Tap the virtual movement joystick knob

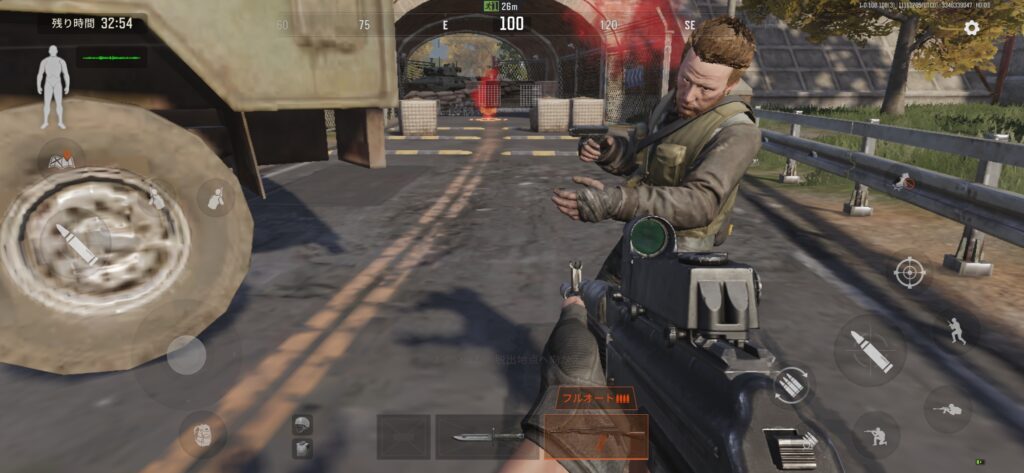pyautogui.click(x=186, y=354)
